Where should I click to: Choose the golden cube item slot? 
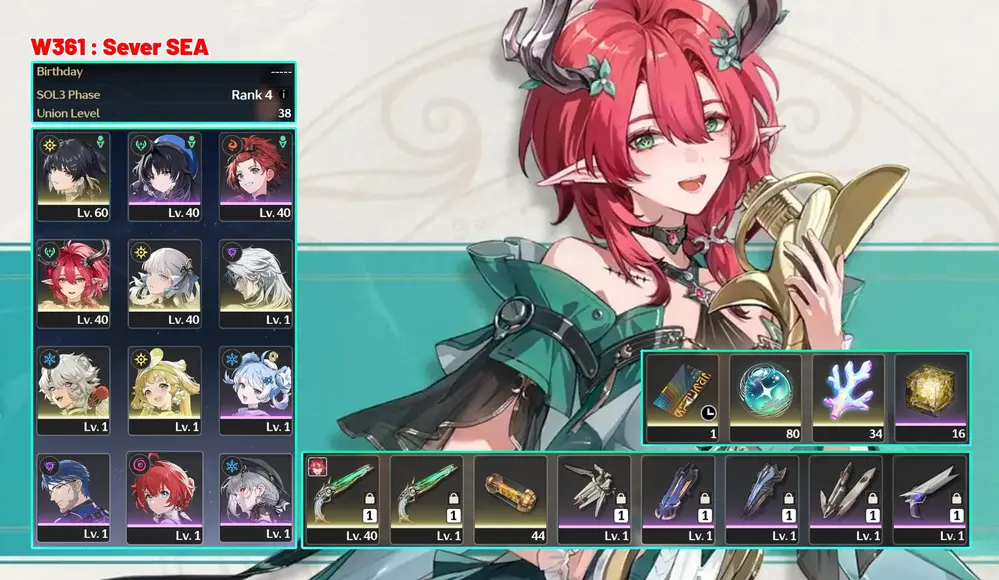(x=930, y=397)
